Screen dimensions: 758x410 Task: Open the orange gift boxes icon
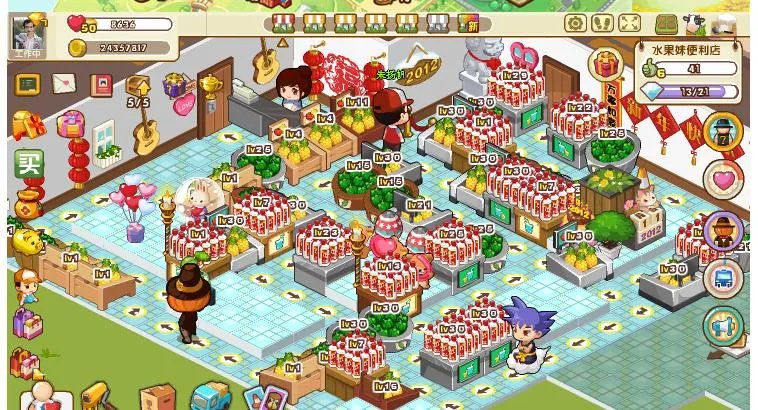(27, 125)
